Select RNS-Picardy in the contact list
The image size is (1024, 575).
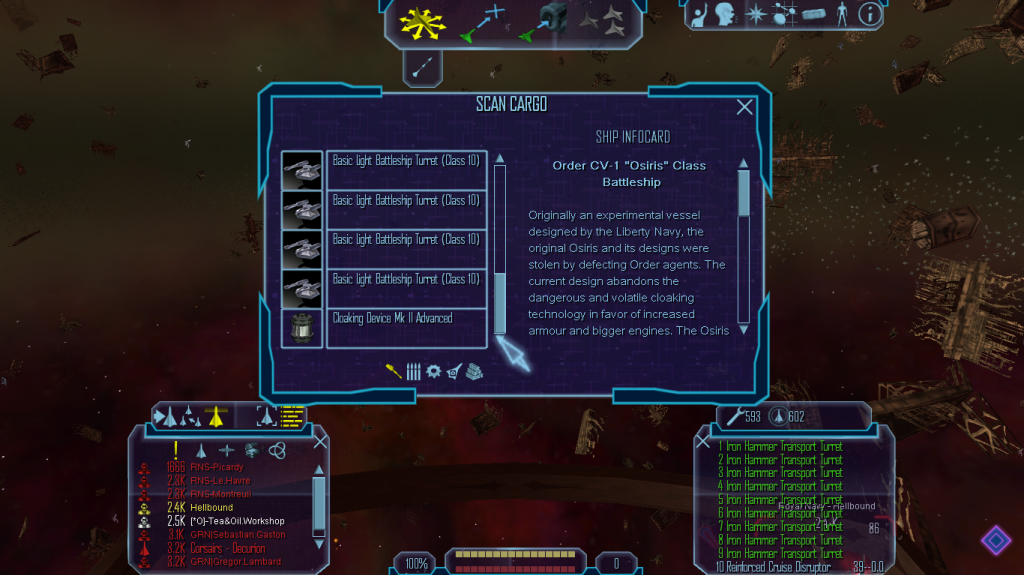point(217,467)
